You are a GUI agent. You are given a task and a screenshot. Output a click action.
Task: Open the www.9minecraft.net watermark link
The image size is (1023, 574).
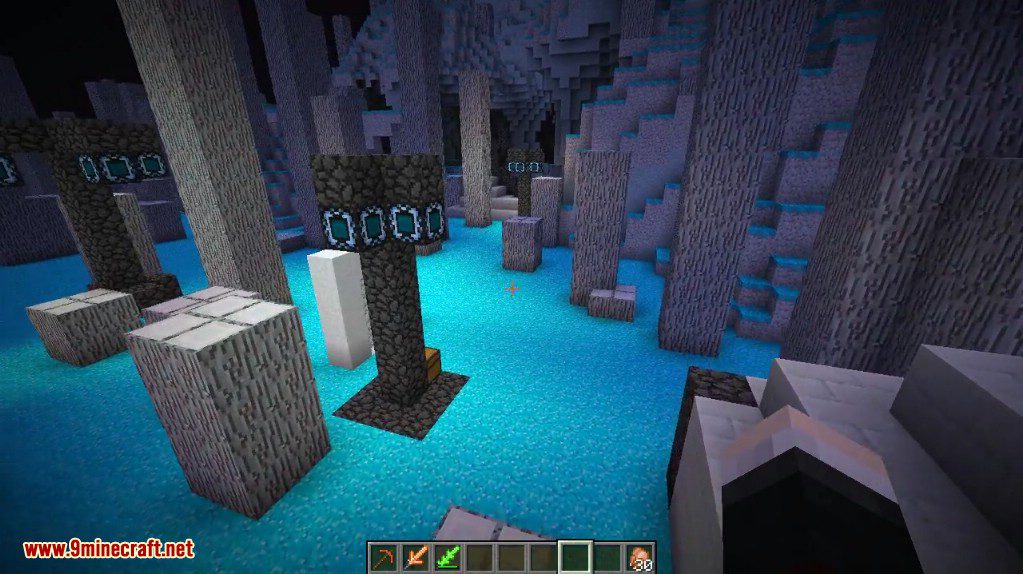click(x=108, y=549)
